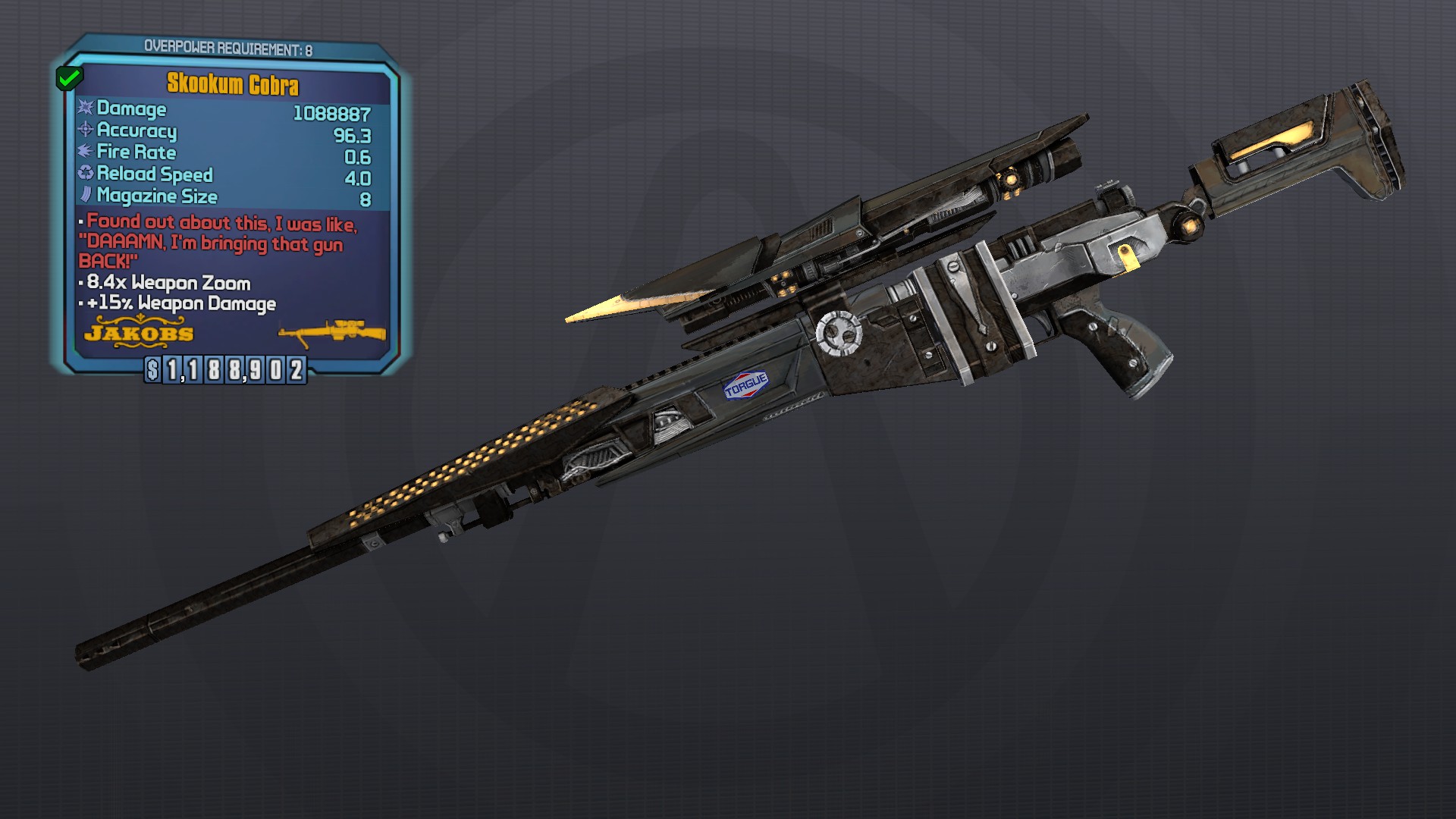This screenshot has height=819, width=1456.
Task: Click the Damage stat icon
Action: click(x=87, y=109)
